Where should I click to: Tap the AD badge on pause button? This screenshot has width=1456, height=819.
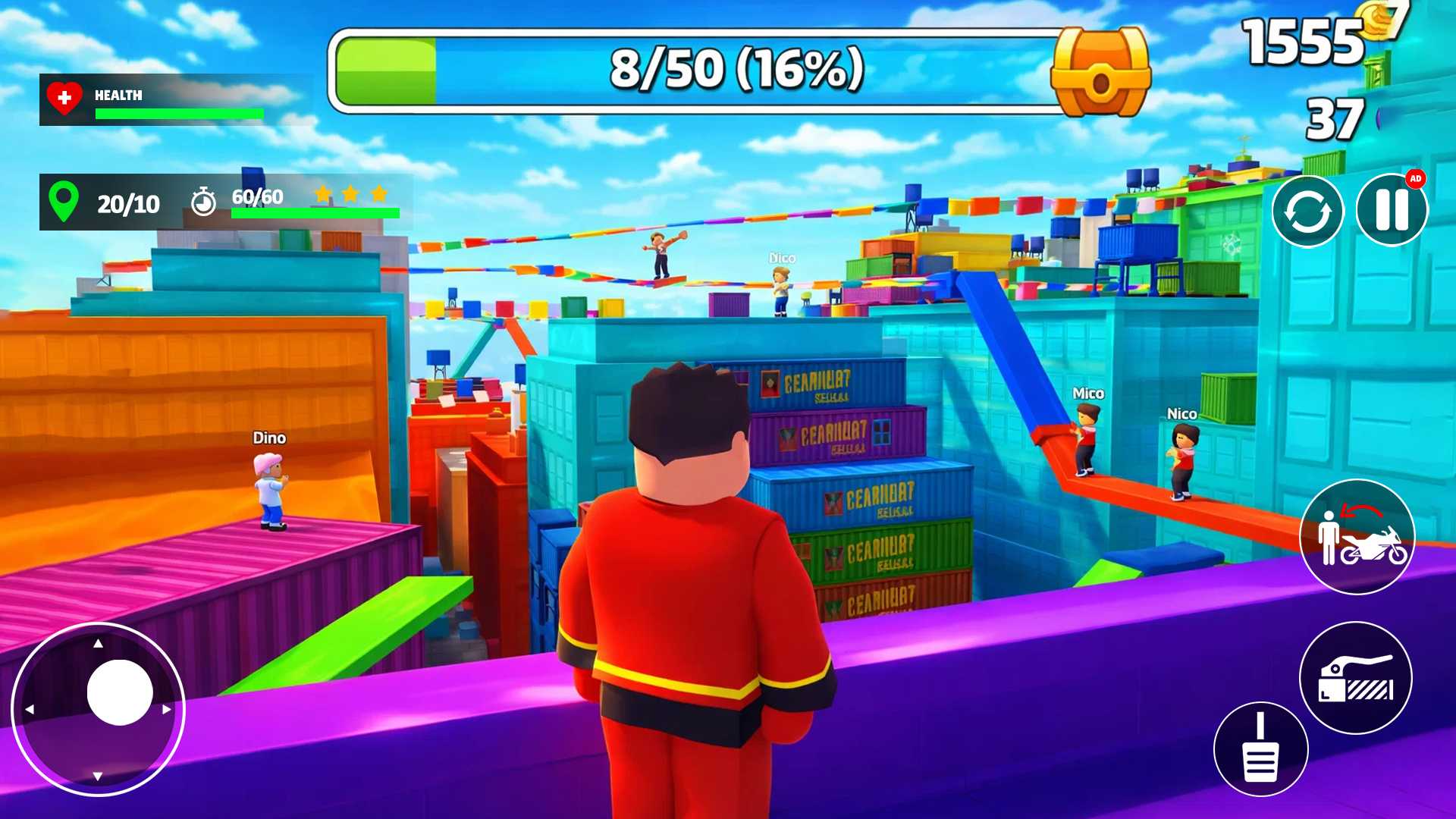(1416, 179)
